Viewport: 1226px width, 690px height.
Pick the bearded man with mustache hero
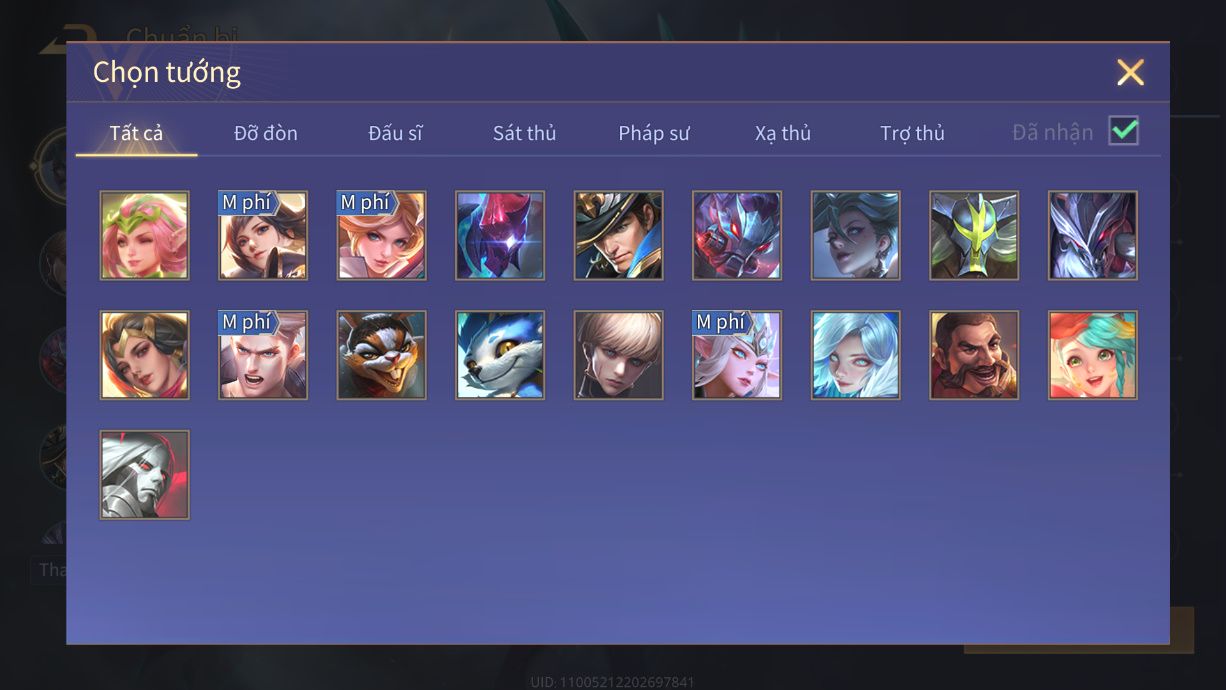[974, 355]
